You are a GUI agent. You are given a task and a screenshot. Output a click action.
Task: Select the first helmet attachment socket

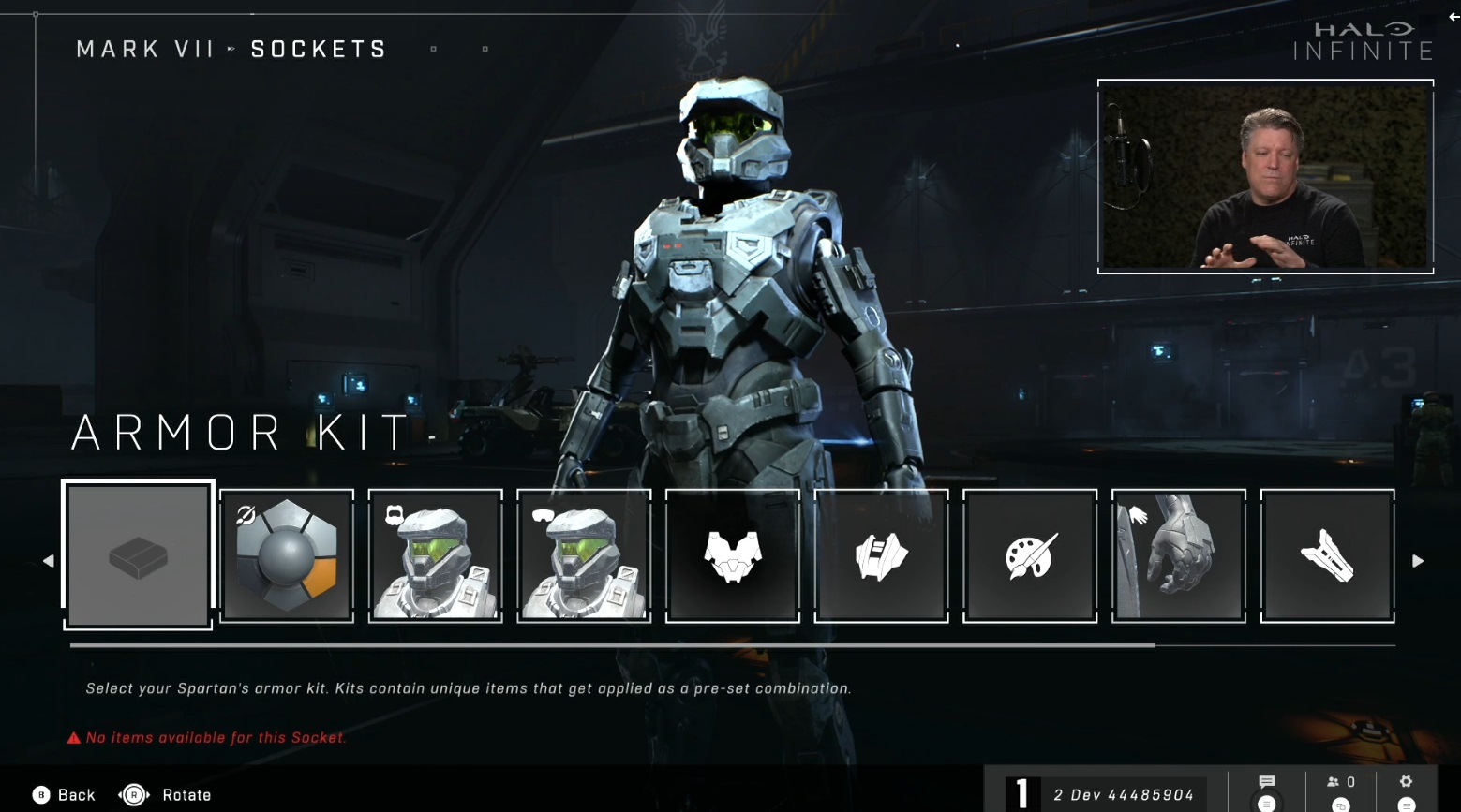point(435,555)
